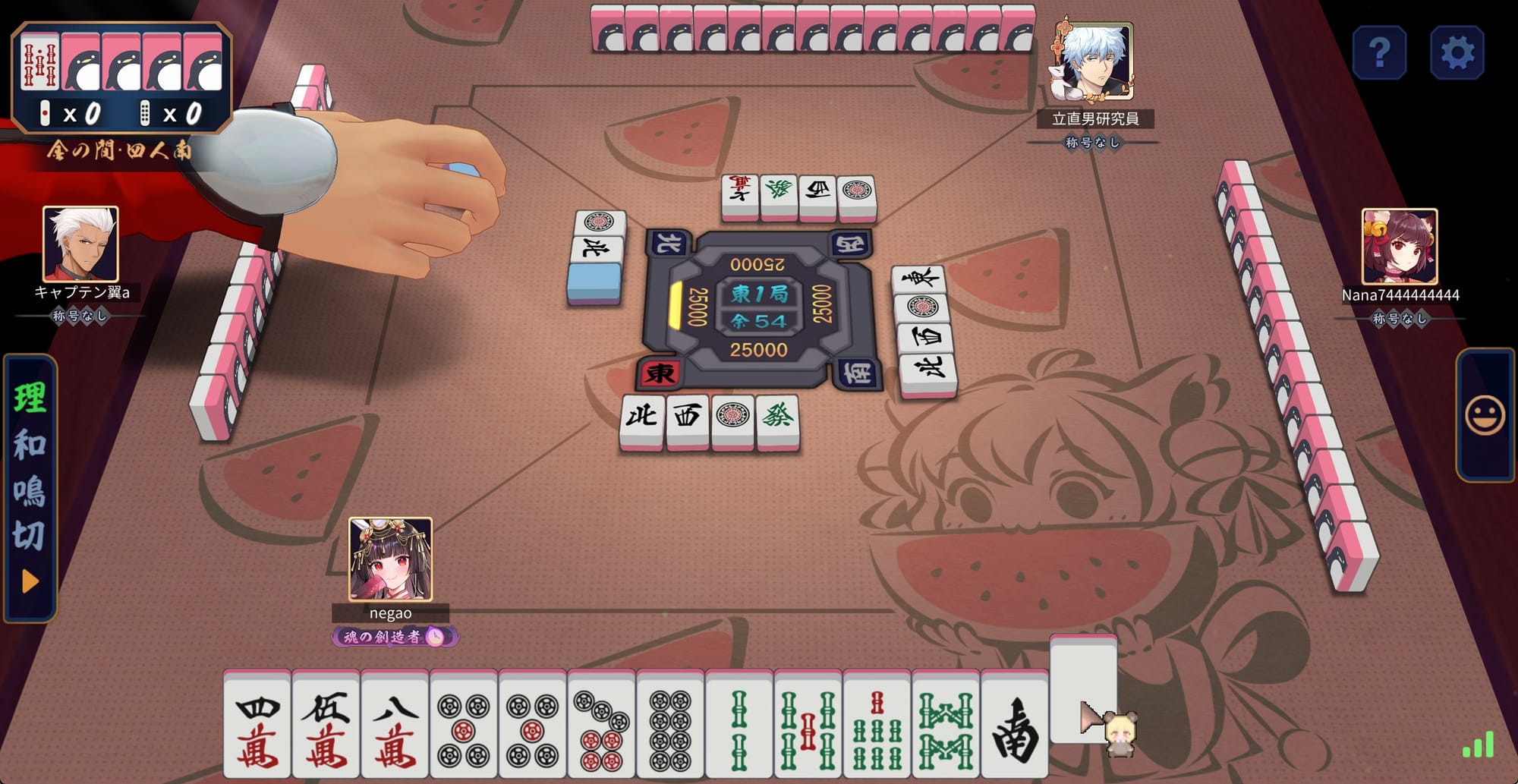Discard the 八萬 tile

click(395, 726)
